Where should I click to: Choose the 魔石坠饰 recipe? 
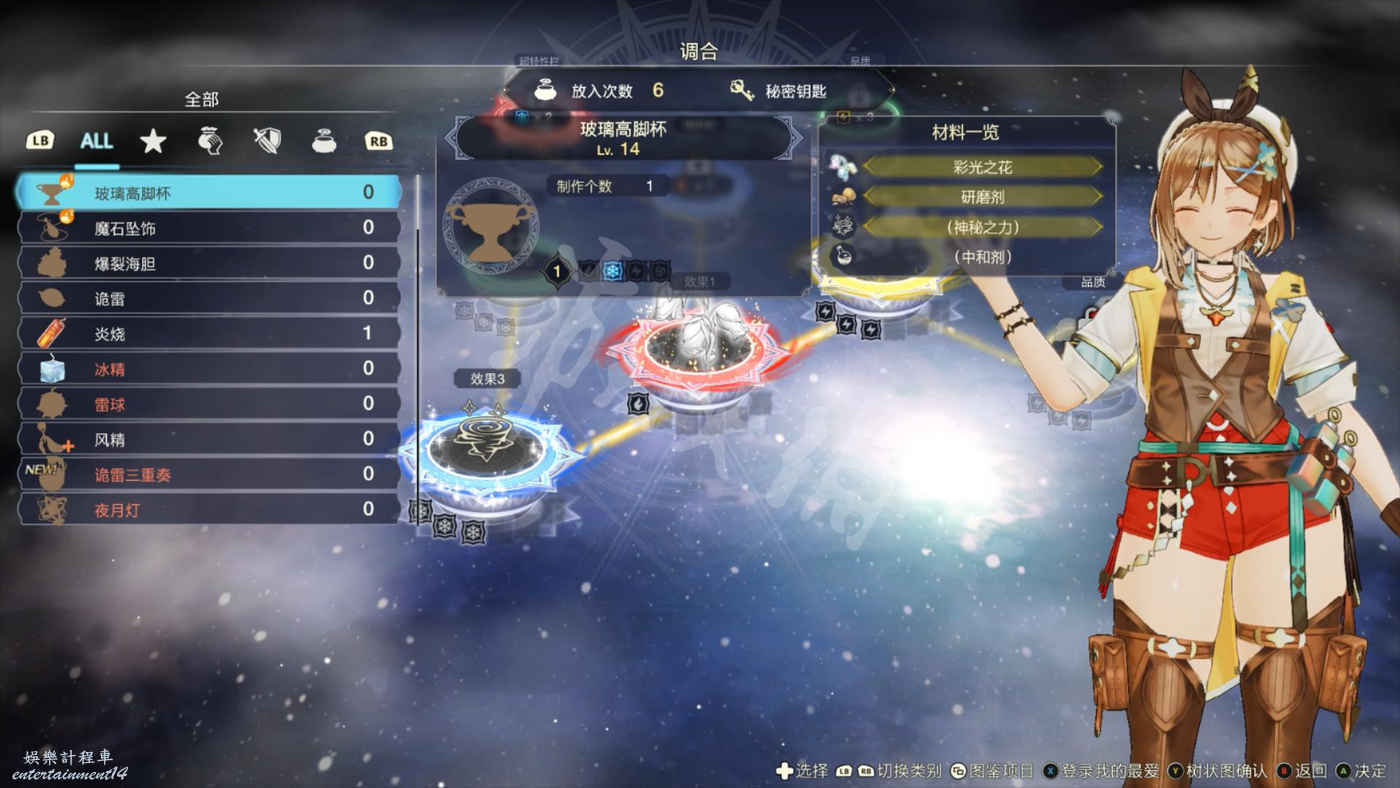tap(210, 228)
